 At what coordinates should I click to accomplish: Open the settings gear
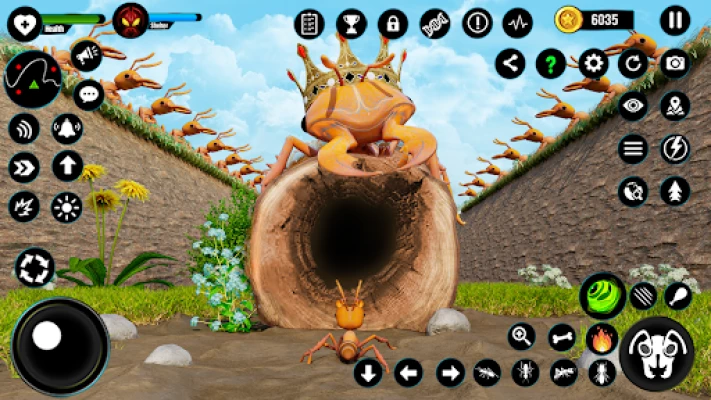click(594, 64)
